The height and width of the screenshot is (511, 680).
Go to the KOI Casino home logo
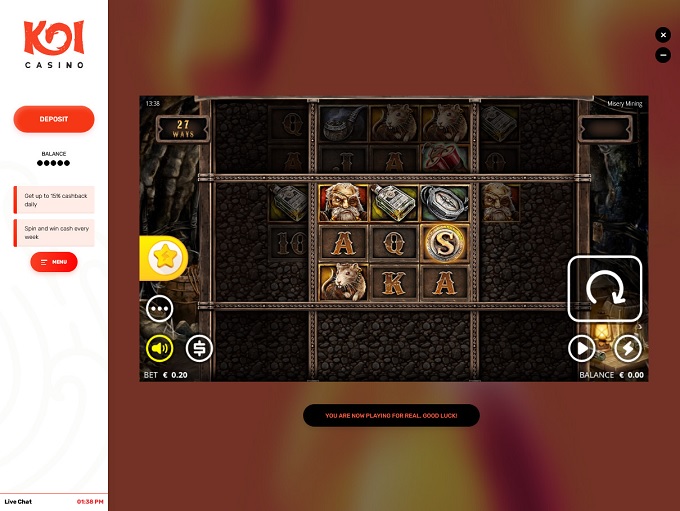click(x=54, y=44)
